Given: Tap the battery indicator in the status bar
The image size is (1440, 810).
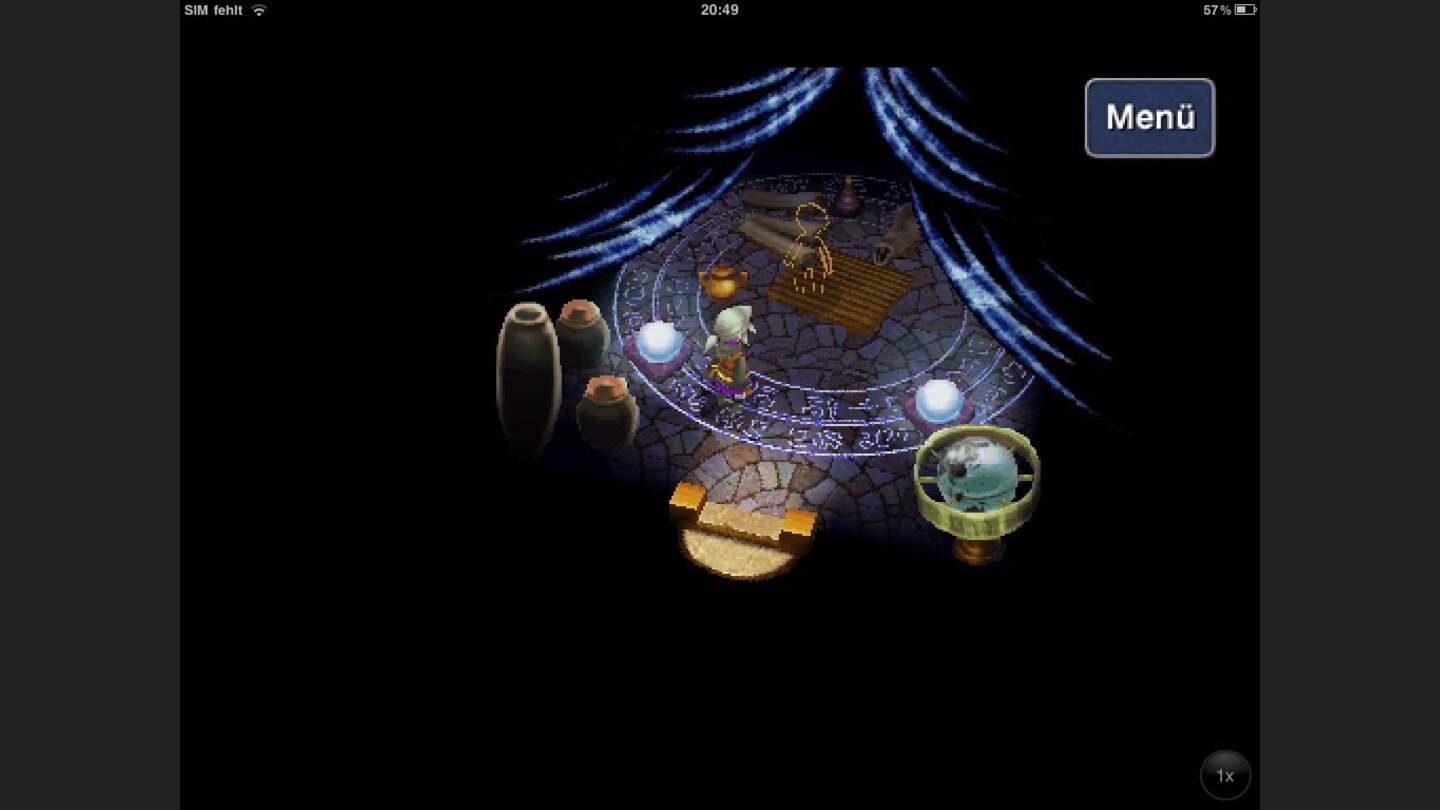Looking at the screenshot, I should [x=1243, y=9].
